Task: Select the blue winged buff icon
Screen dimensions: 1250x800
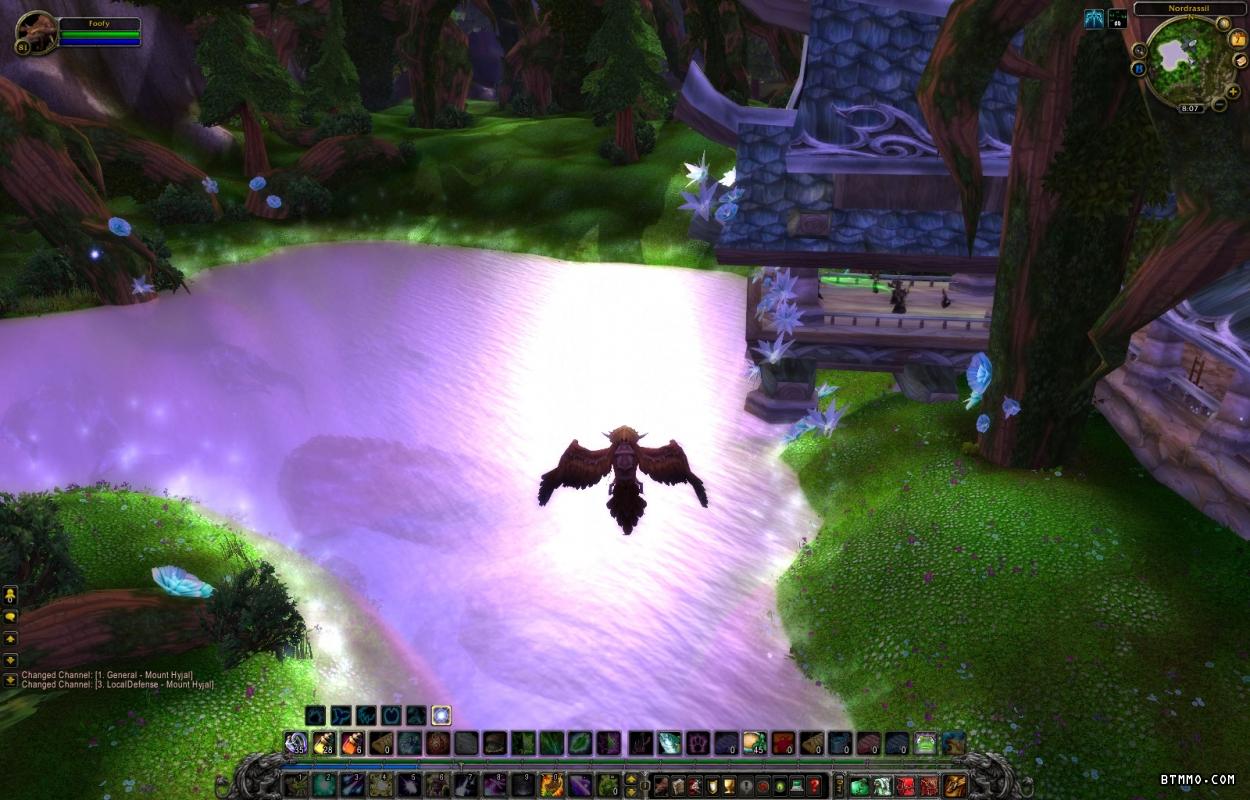Action: 1094,18
